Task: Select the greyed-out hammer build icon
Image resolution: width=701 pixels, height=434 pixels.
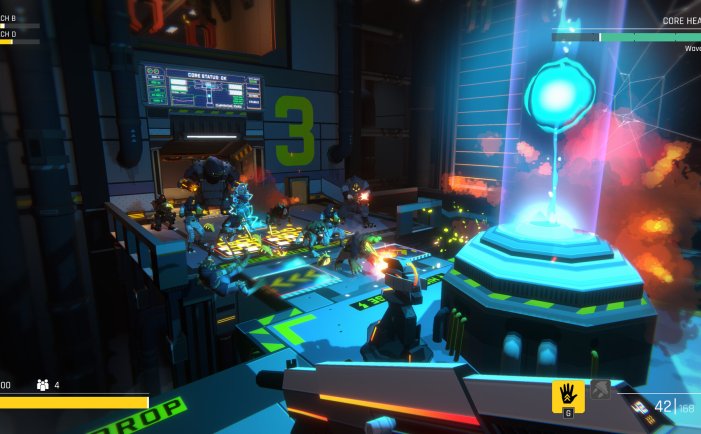Action: tap(600, 391)
